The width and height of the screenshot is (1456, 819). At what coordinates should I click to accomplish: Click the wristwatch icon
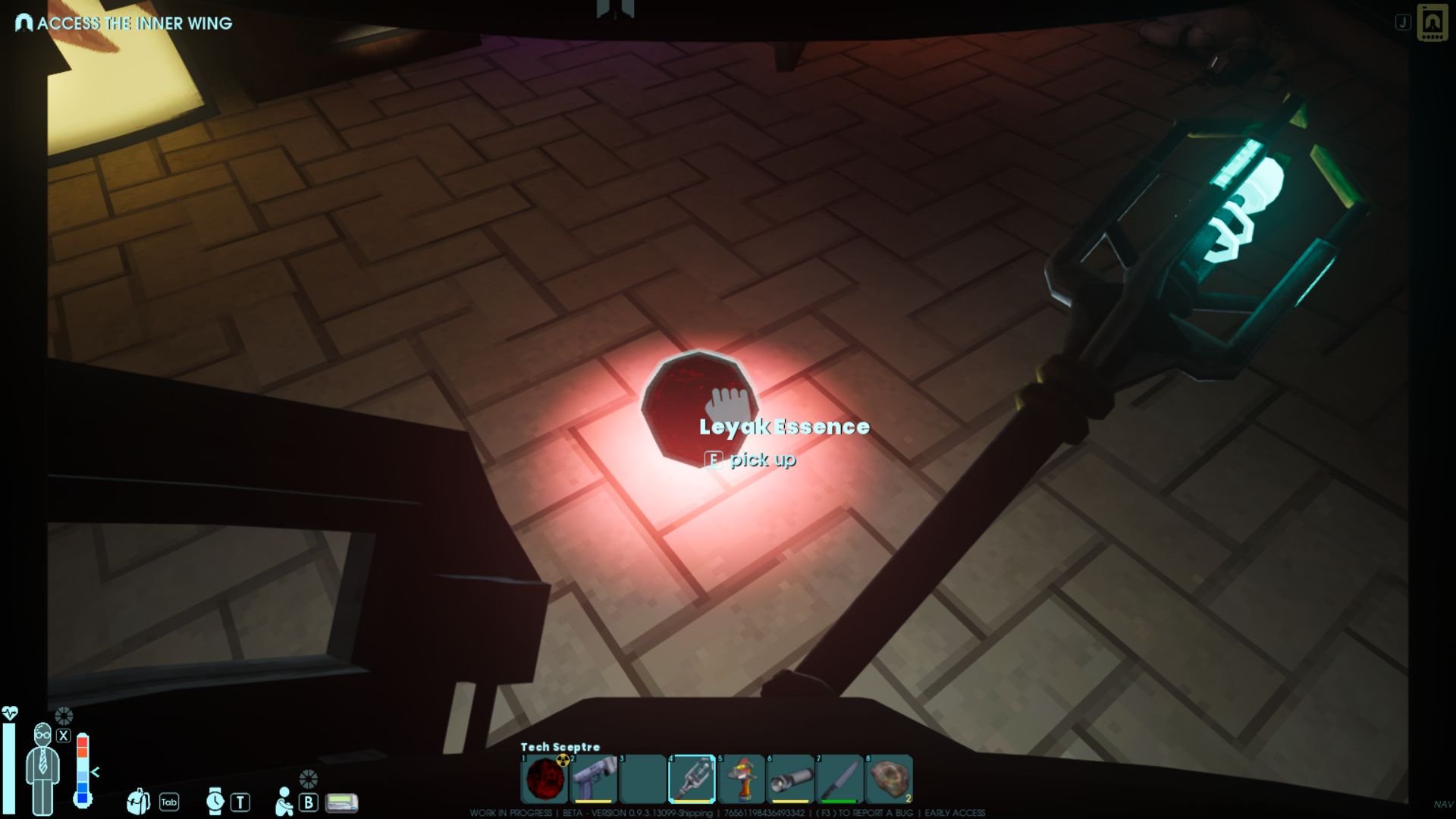click(x=215, y=801)
